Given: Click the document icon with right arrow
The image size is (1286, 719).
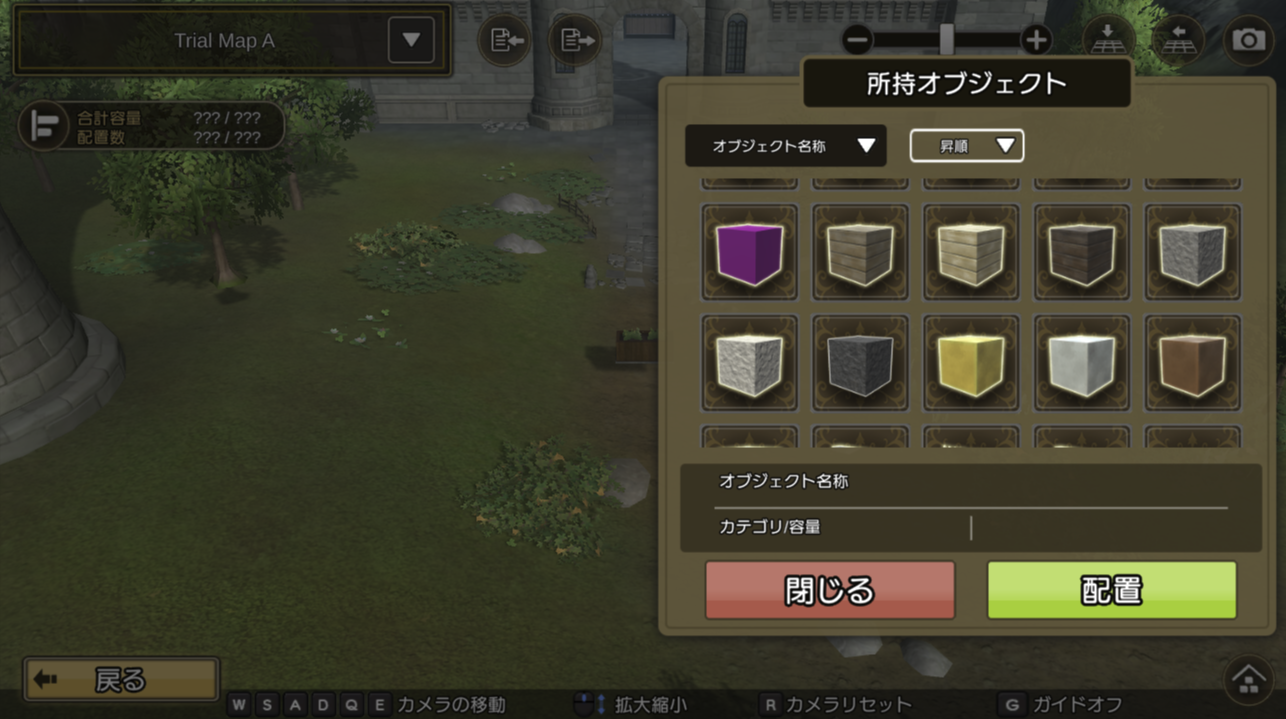Looking at the screenshot, I should [575, 41].
